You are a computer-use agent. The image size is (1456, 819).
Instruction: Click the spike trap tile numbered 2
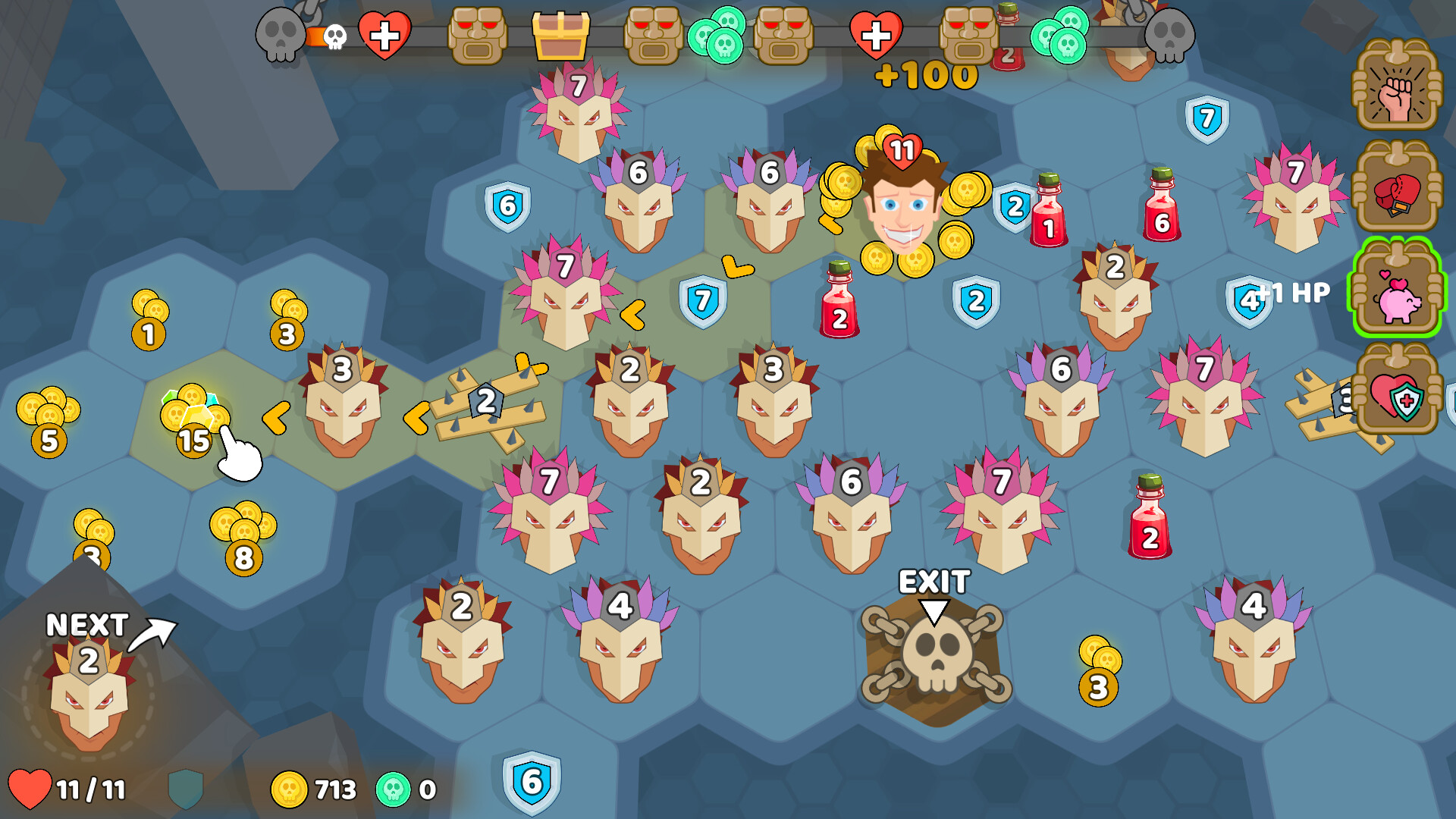point(484,402)
